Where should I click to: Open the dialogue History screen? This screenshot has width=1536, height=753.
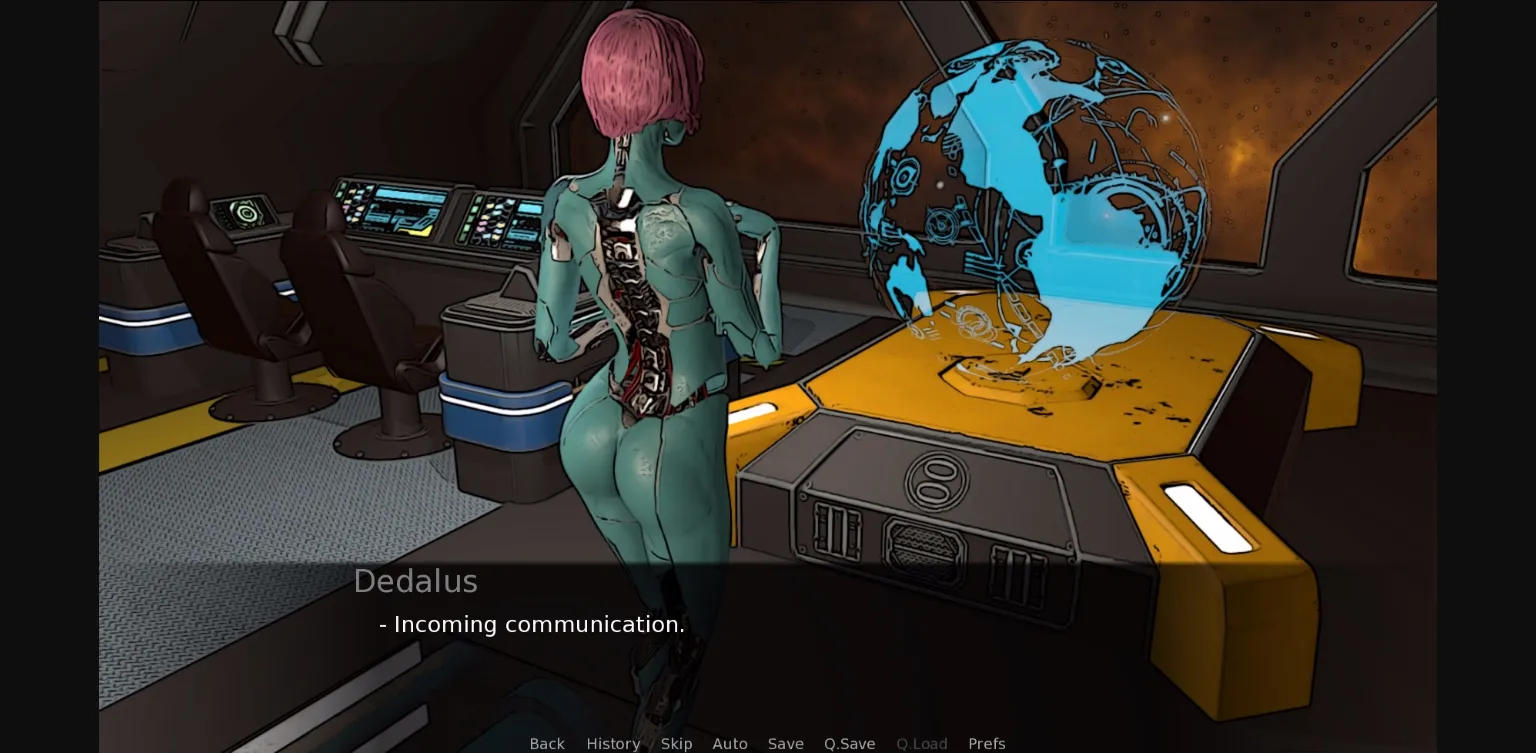pos(613,744)
